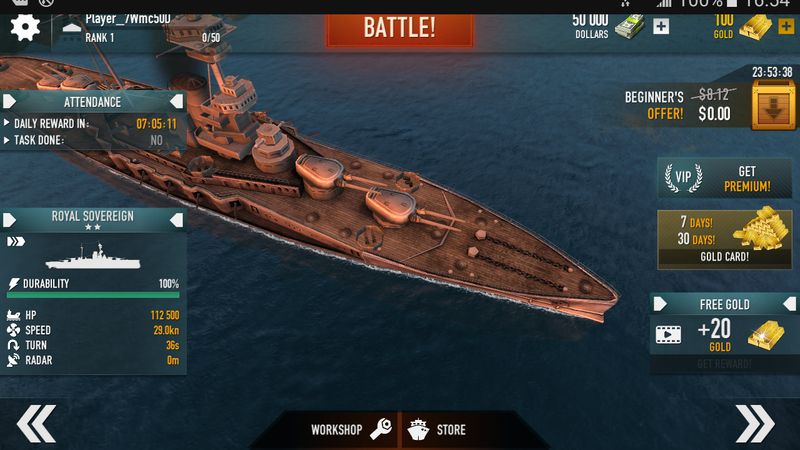
Task: Add more gold with the plus button
Action: click(x=785, y=26)
